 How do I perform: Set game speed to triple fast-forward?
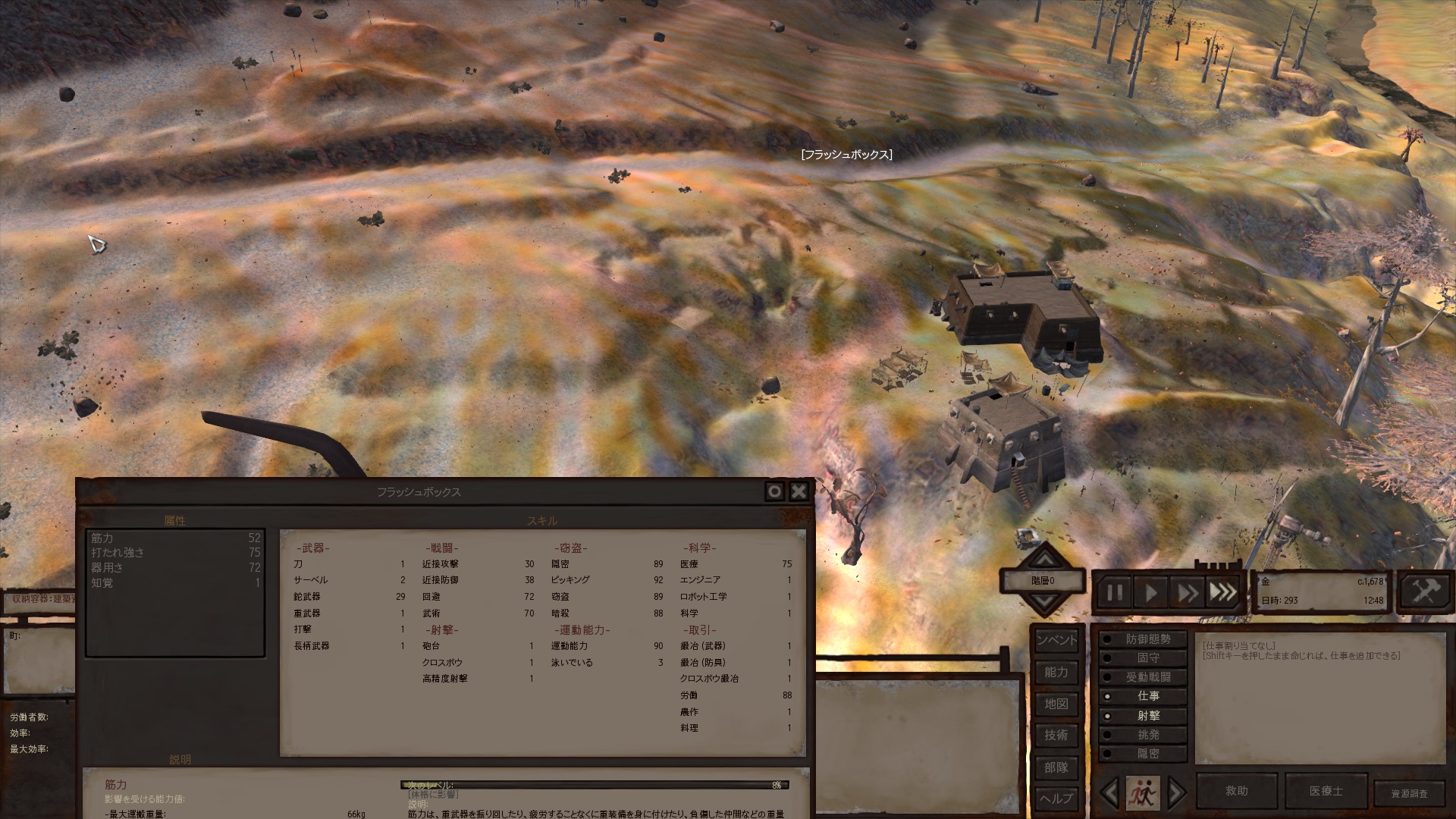(x=1222, y=592)
